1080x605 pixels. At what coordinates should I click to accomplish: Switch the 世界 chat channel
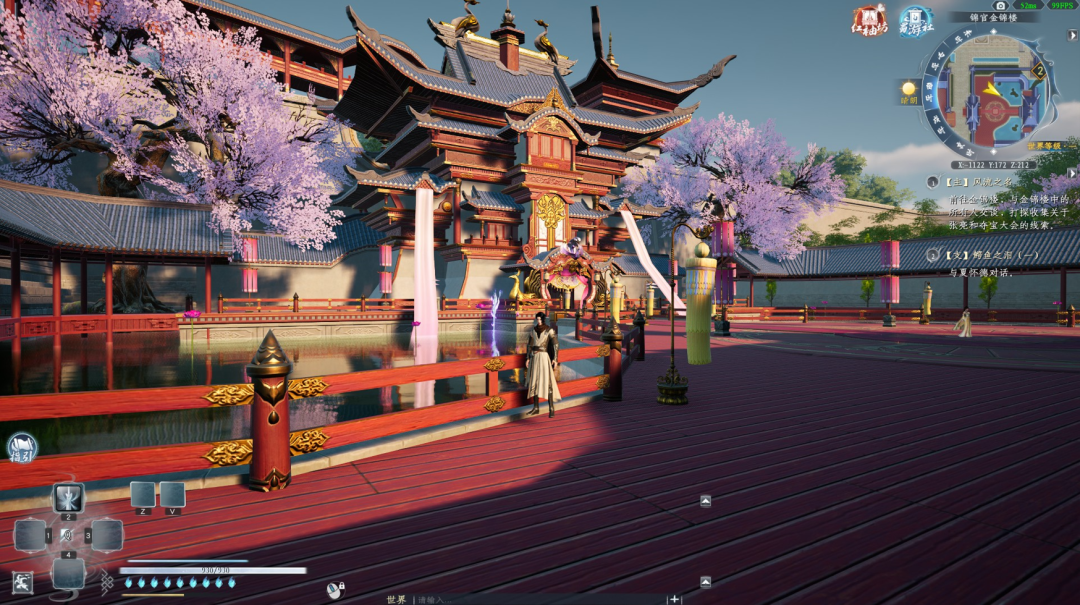click(396, 599)
